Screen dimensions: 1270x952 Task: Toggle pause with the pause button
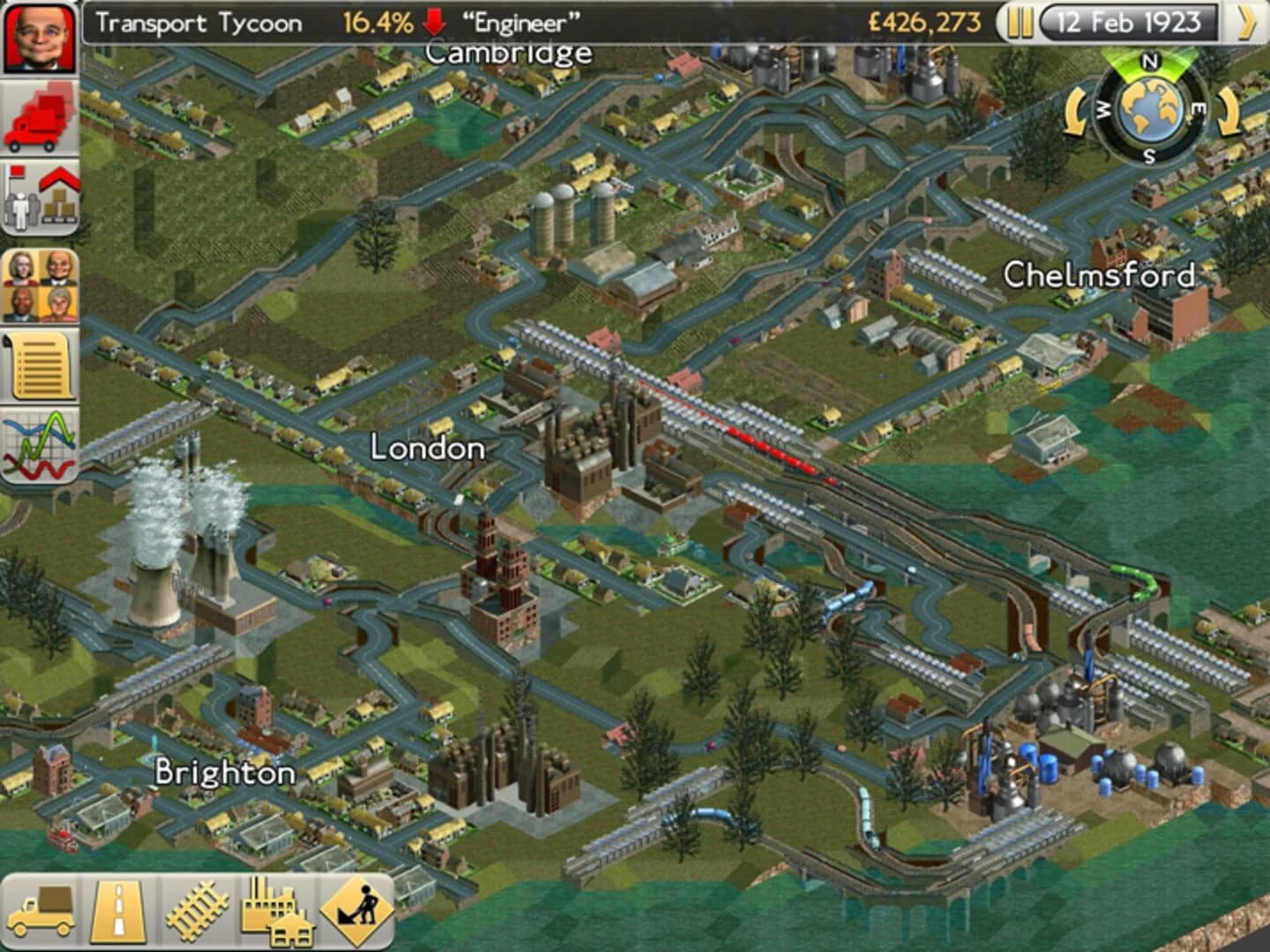point(1020,24)
